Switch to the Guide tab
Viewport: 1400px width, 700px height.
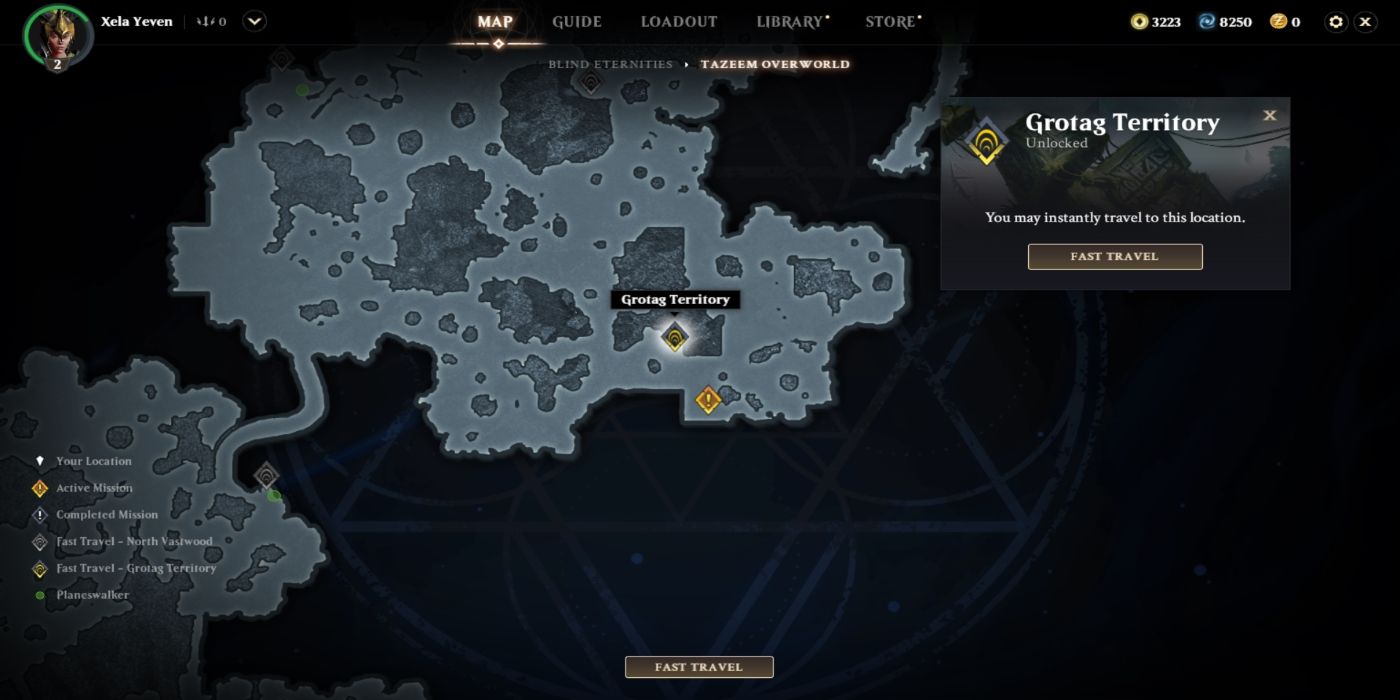tap(577, 22)
